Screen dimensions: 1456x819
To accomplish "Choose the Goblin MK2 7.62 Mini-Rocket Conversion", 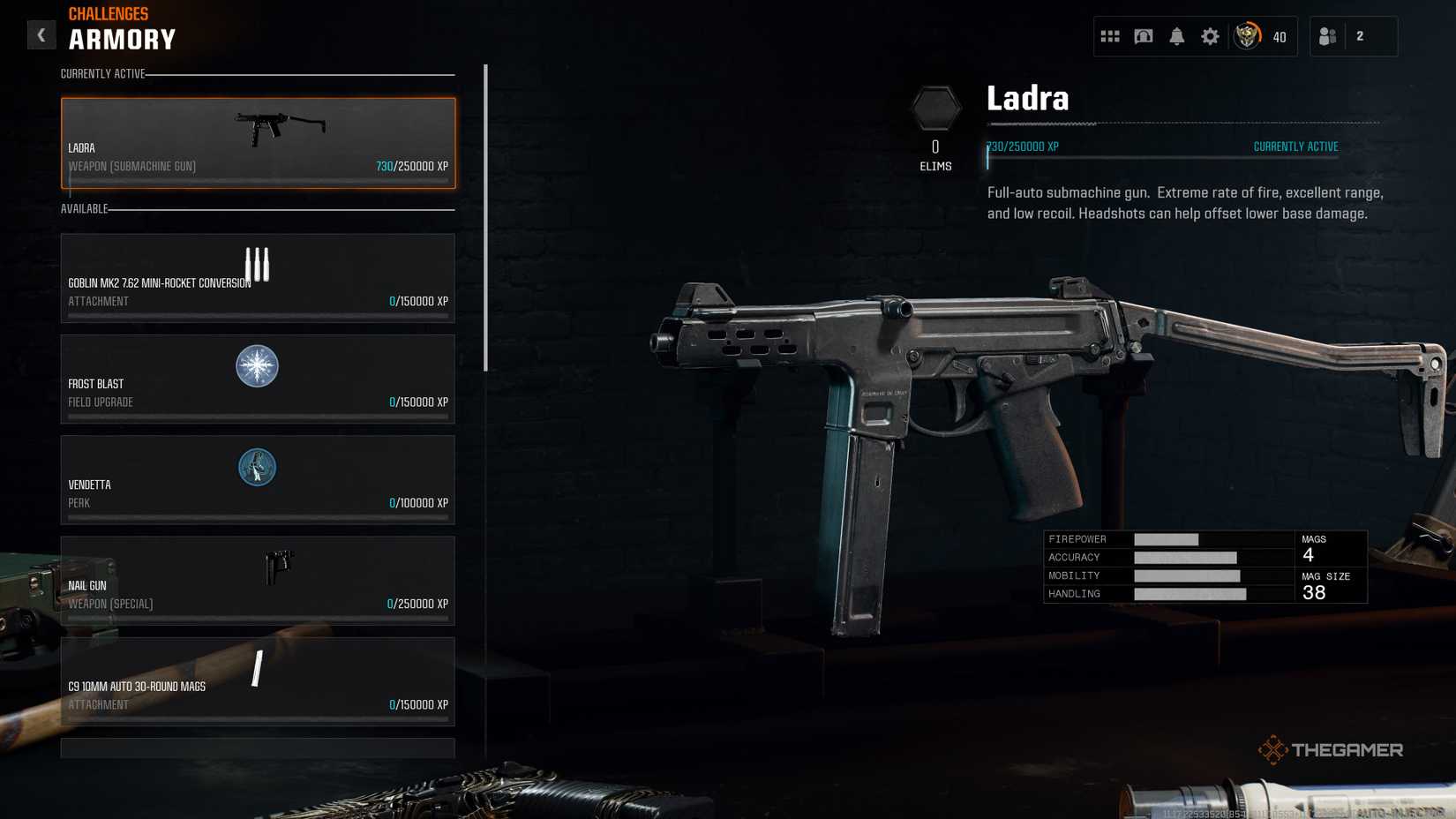I will (258, 278).
